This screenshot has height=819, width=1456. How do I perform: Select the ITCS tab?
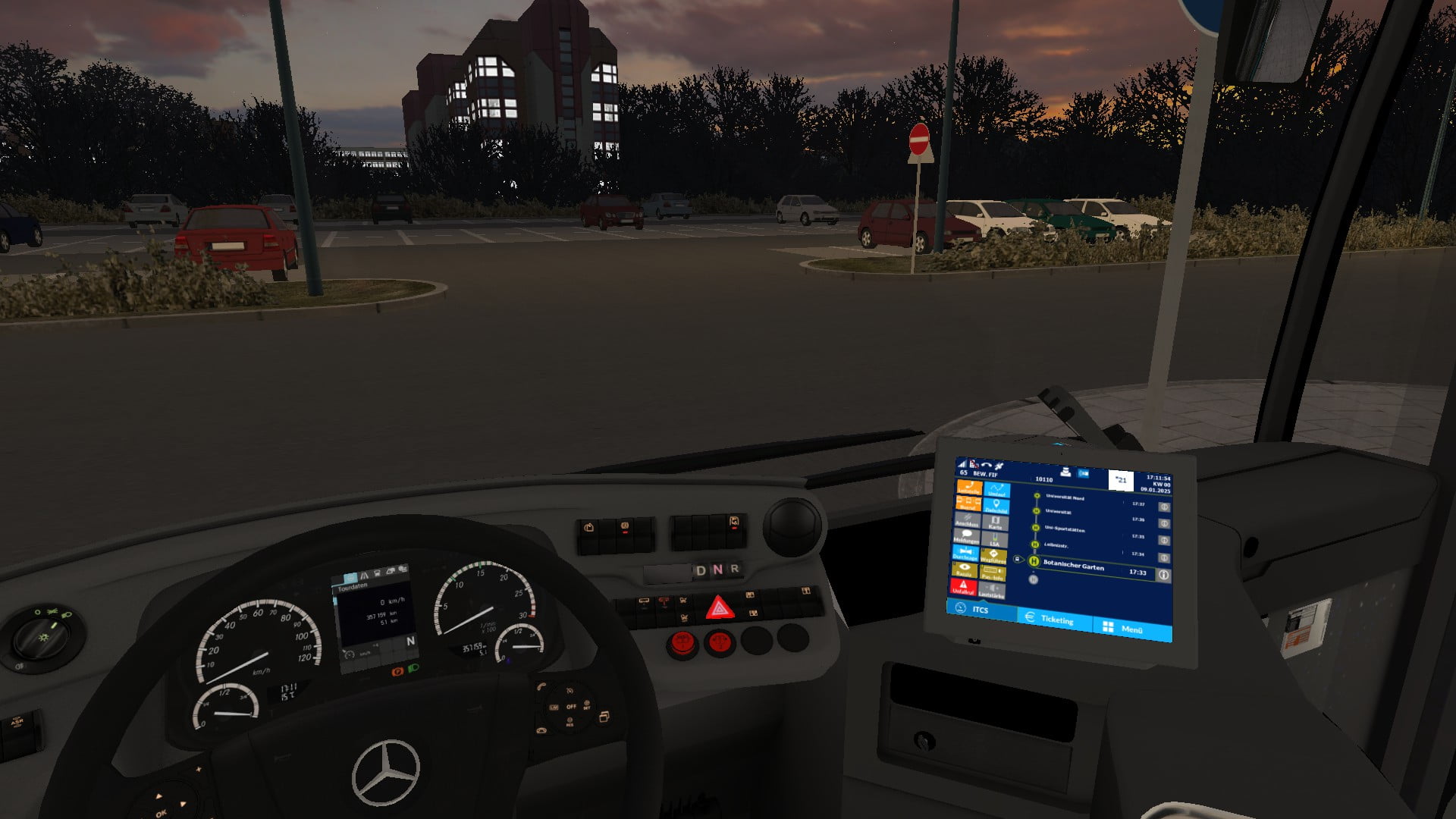[978, 609]
